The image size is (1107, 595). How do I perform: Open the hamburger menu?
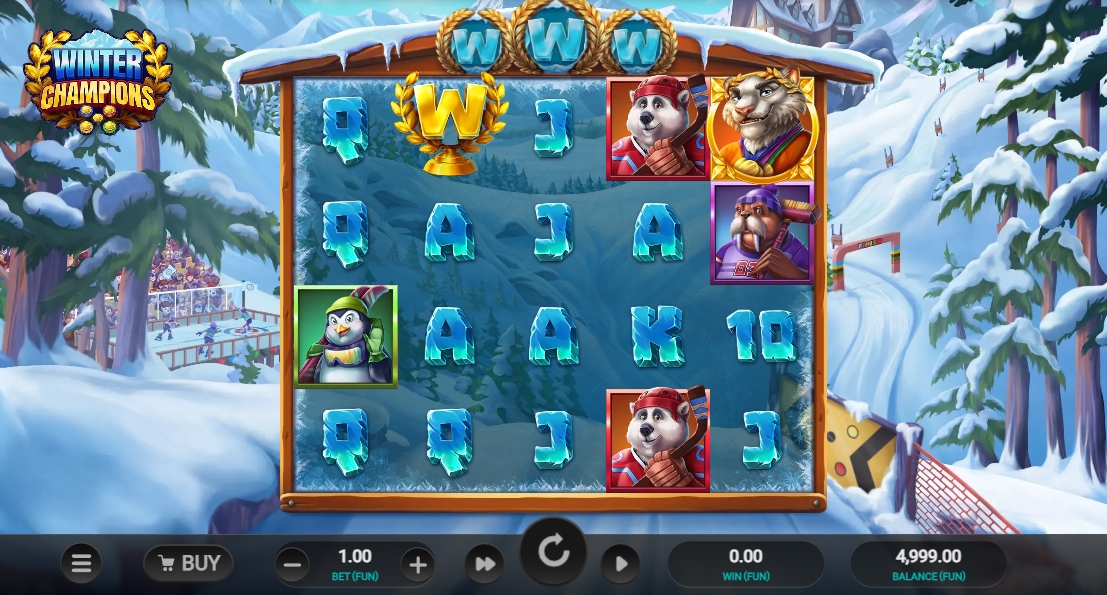pyautogui.click(x=81, y=564)
